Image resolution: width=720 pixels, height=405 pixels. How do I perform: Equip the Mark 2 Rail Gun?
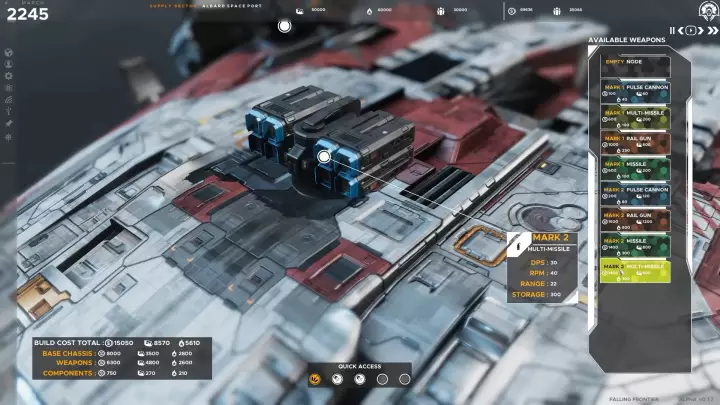click(635, 220)
